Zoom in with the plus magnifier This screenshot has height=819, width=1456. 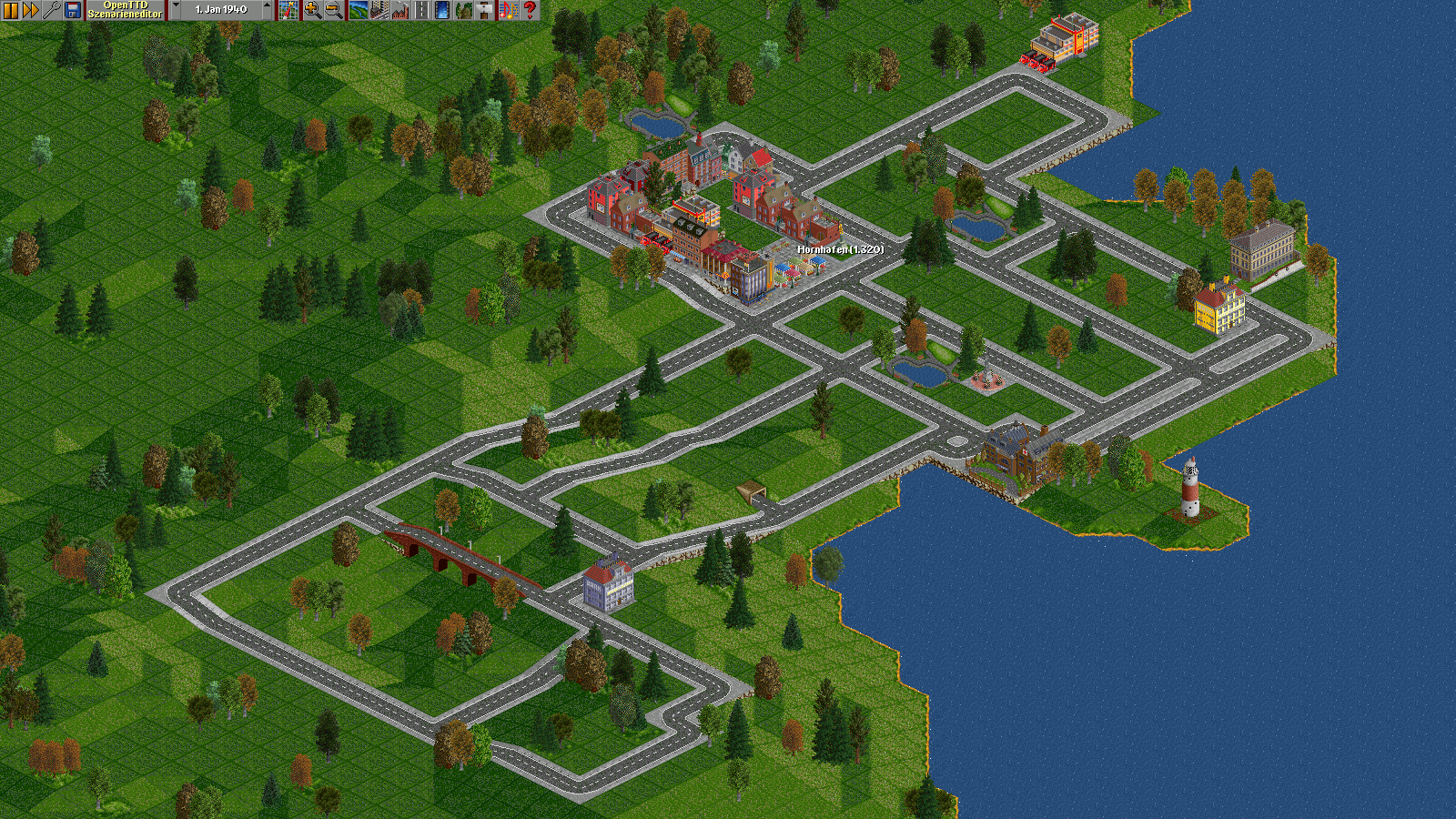pos(312,10)
